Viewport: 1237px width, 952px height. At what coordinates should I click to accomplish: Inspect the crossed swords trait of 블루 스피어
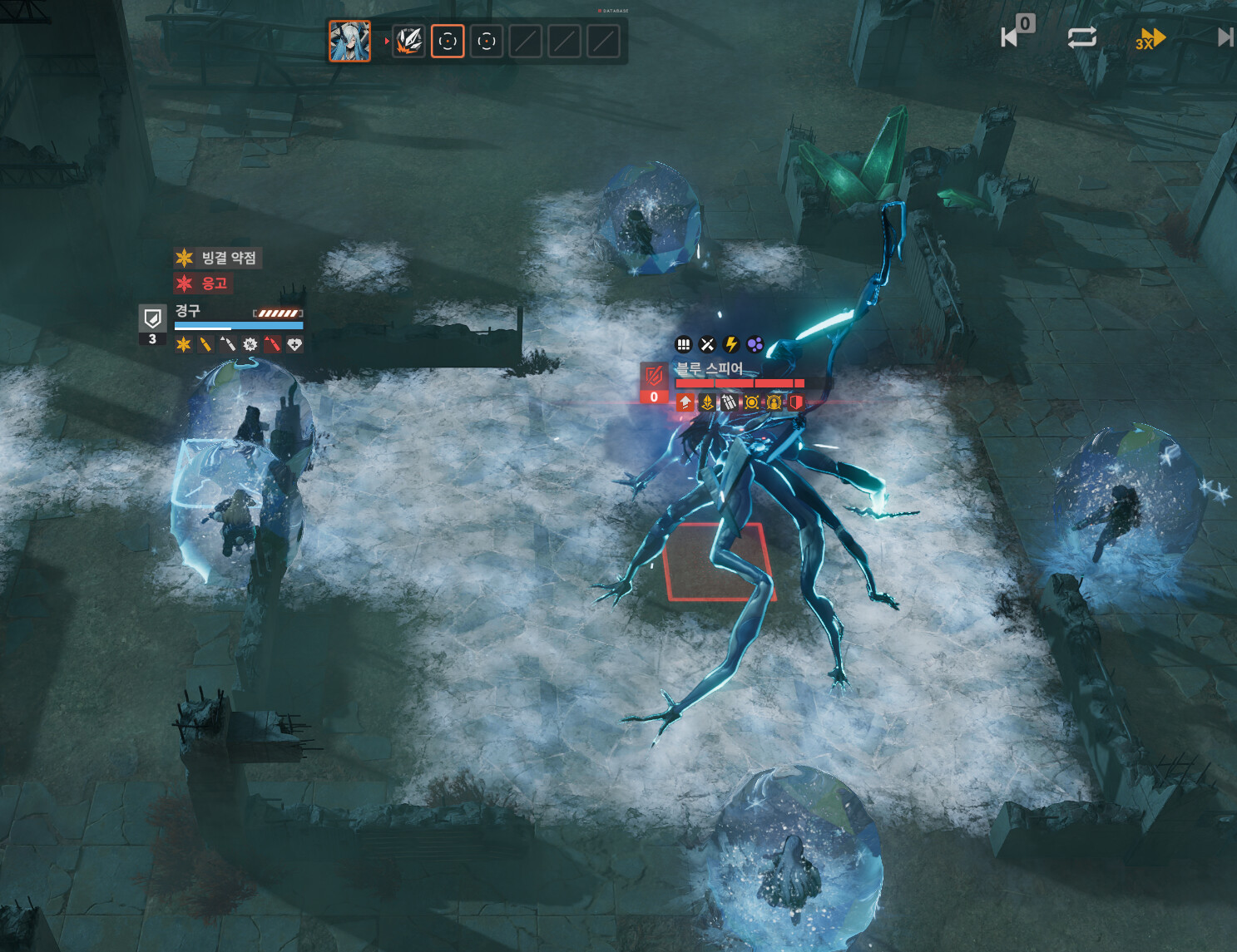click(x=707, y=344)
